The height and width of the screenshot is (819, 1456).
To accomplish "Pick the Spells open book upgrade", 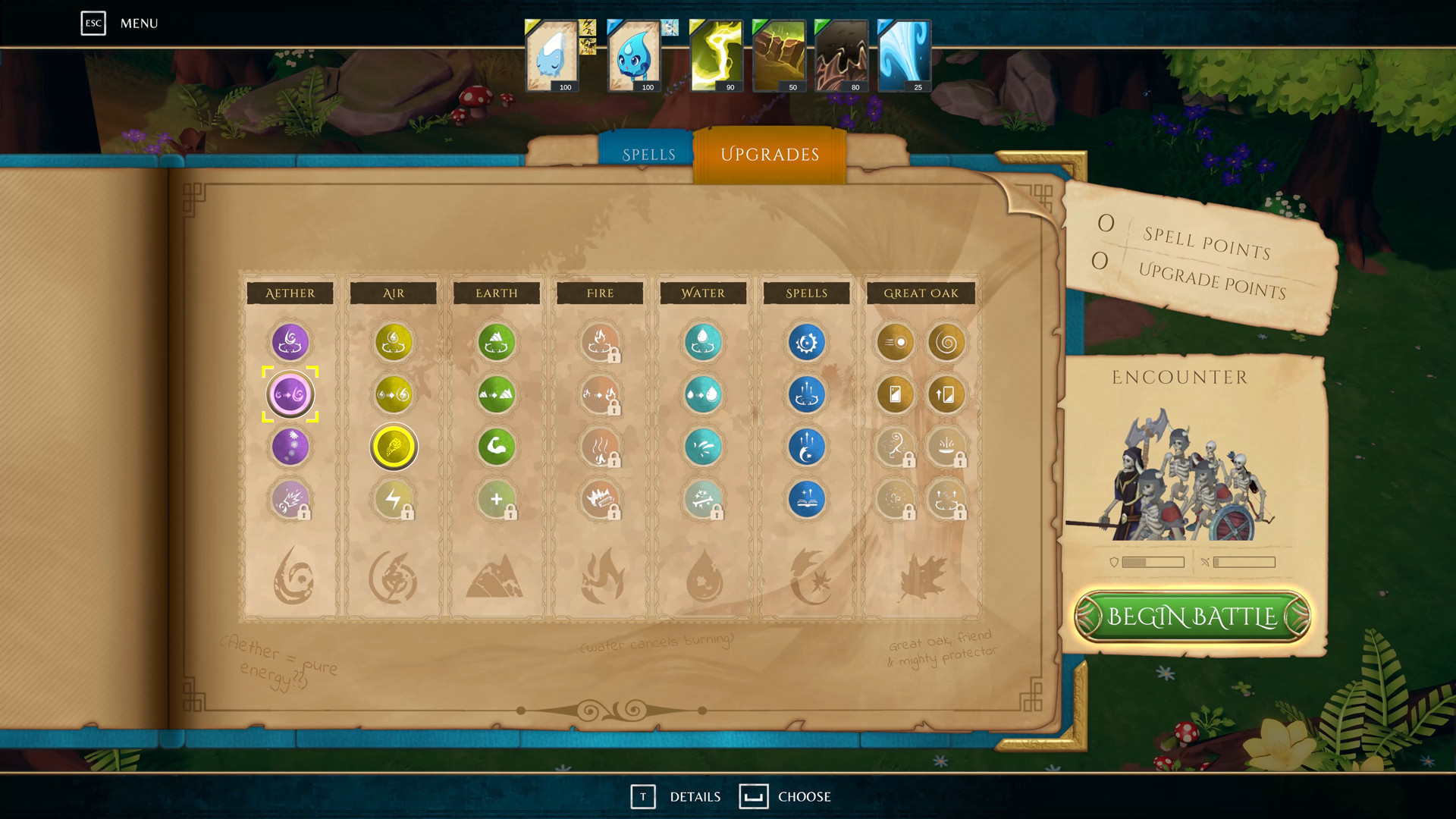I will 806,498.
